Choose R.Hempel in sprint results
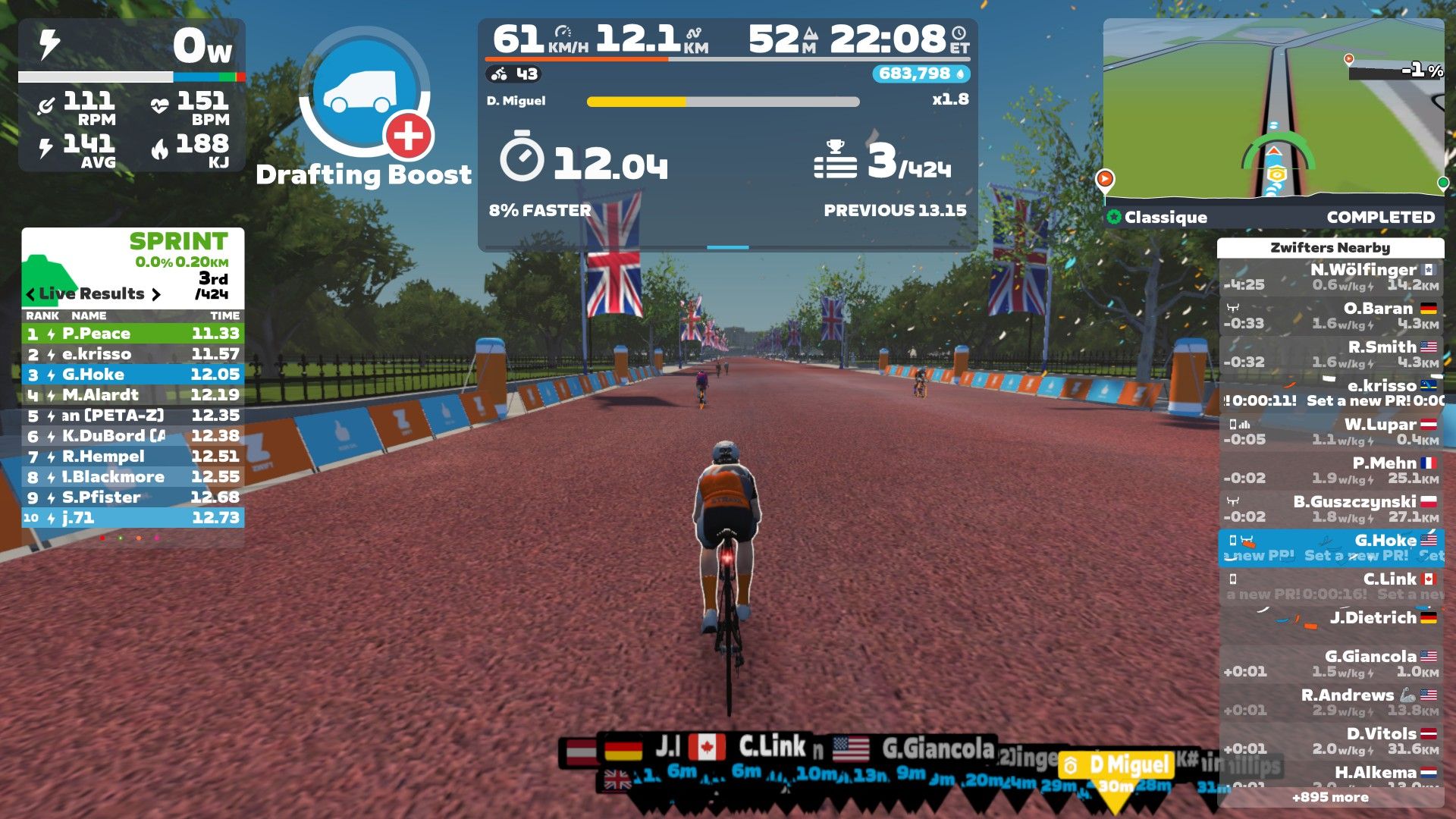Screen dimensions: 1456x819 (133, 457)
